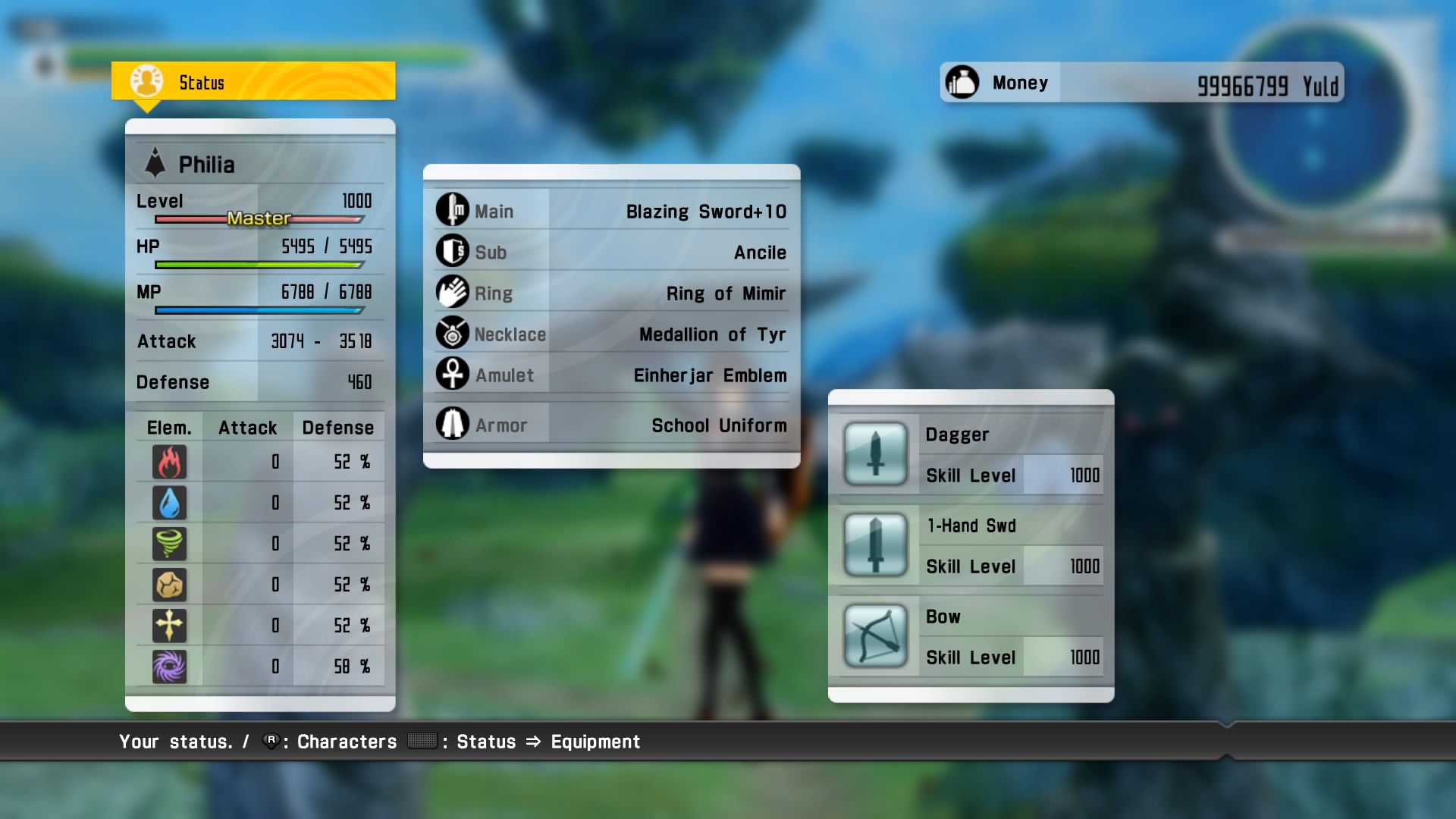Click the HP gauge bar
1456x819 pixels.
[258, 264]
